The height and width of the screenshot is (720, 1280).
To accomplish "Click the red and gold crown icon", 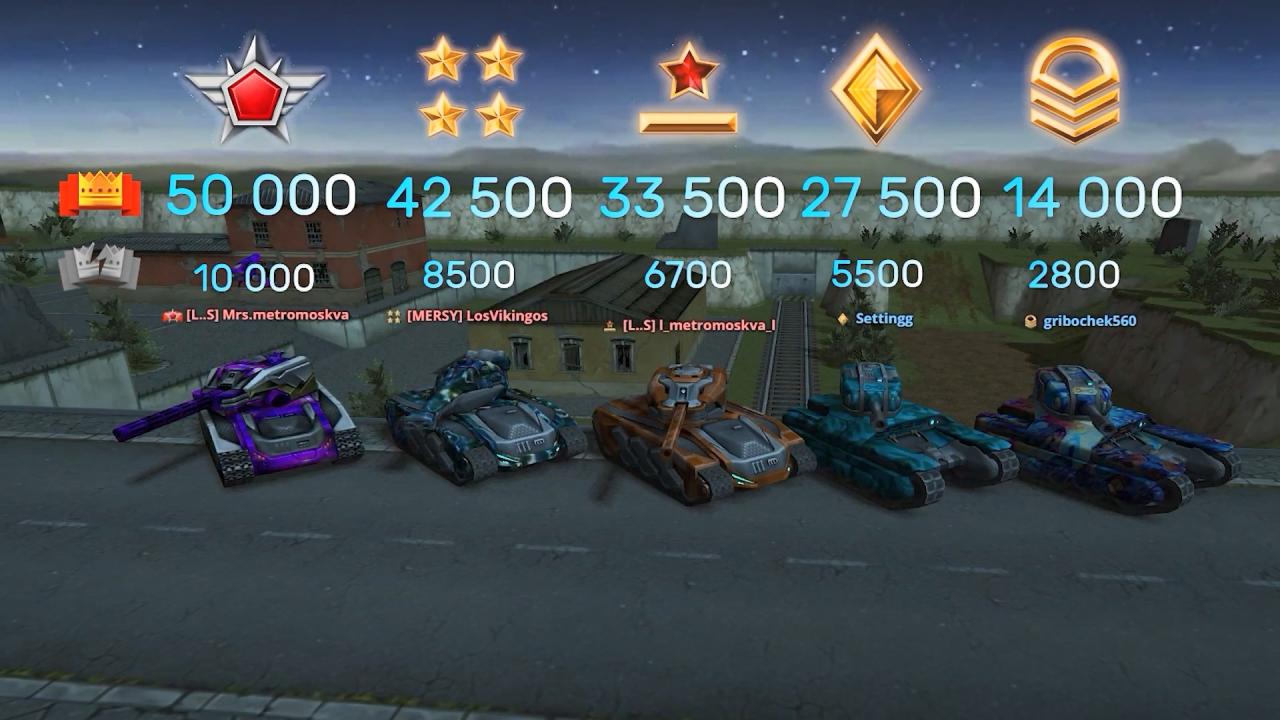I will (98, 195).
